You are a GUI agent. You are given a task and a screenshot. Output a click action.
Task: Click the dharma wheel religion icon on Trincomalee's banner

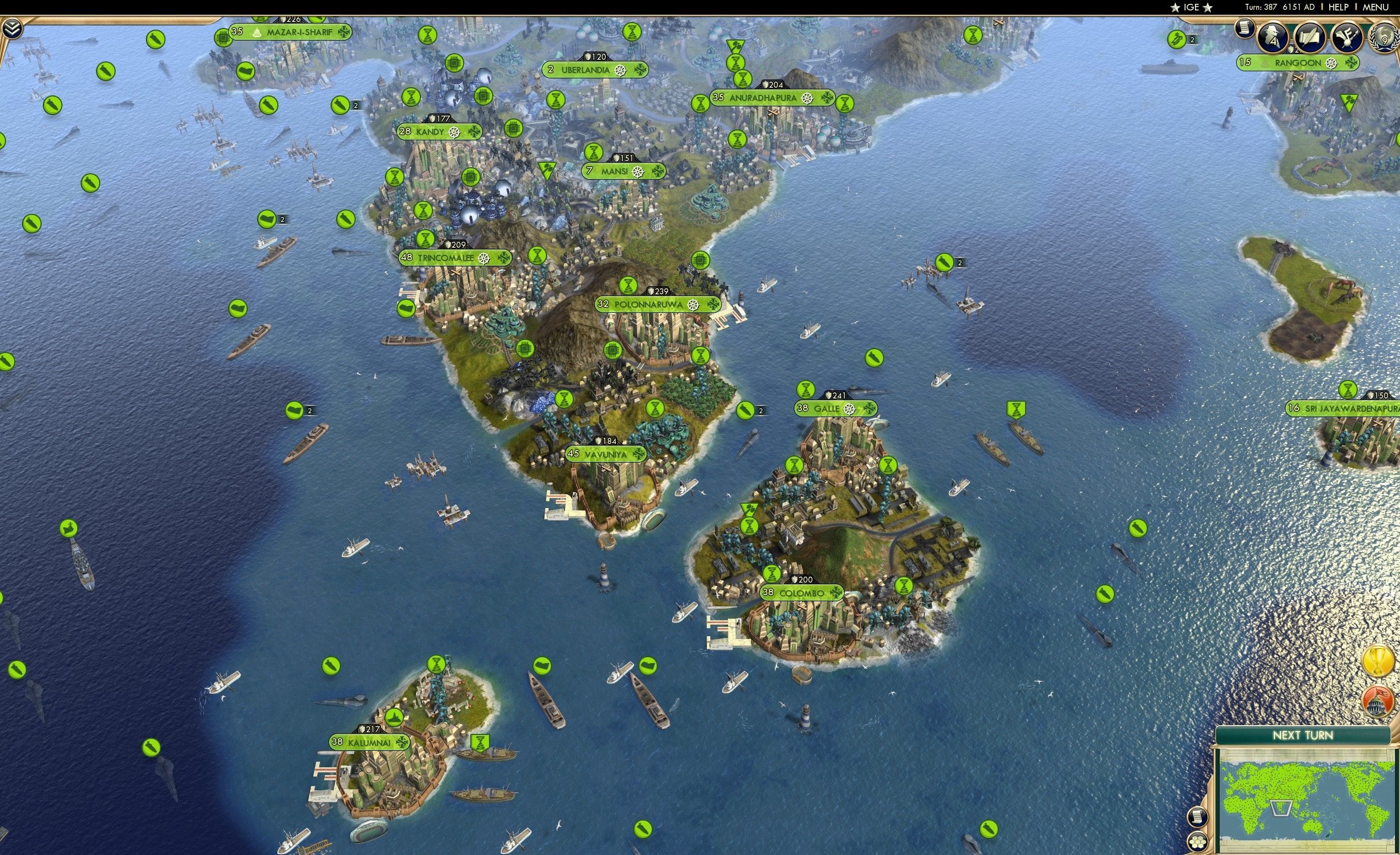point(485,258)
